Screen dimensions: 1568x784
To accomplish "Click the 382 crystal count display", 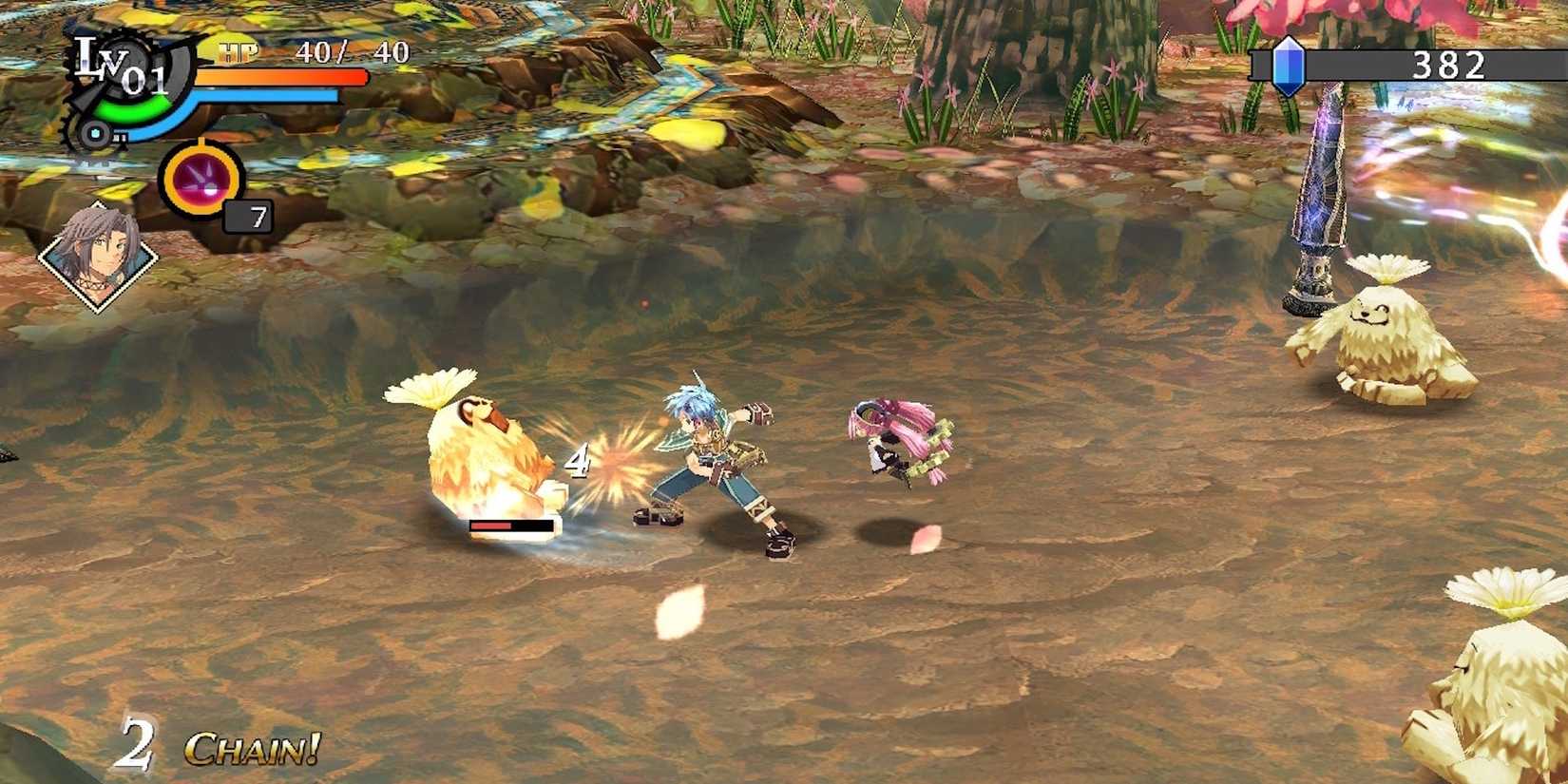I will pyautogui.click(x=1448, y=66).
